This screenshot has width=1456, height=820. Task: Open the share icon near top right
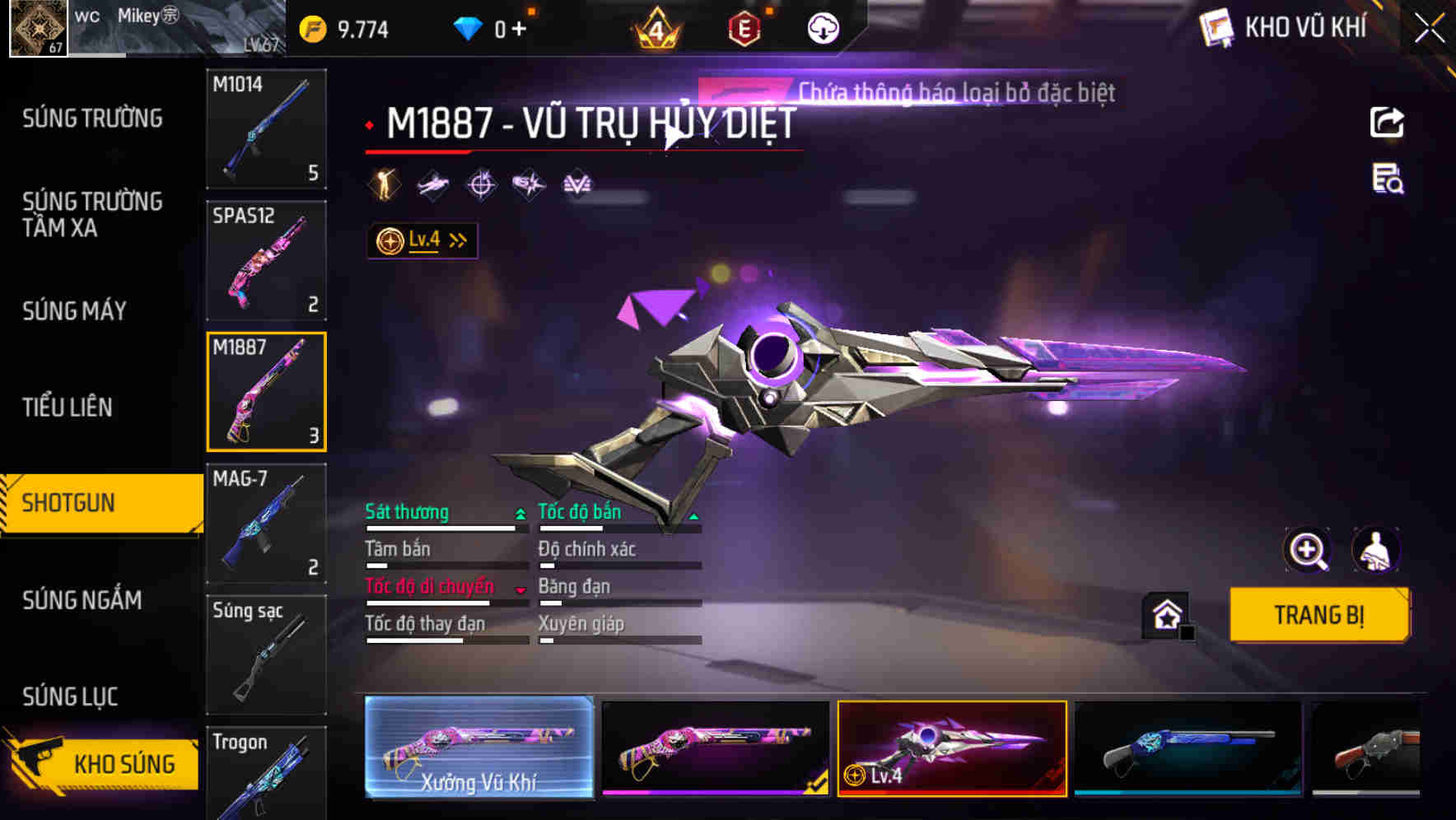1388,122
